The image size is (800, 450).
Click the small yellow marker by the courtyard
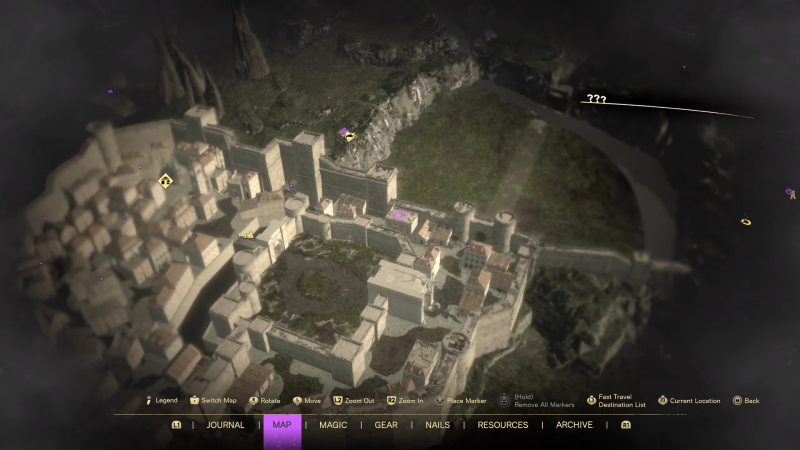(x=249, y=235)
